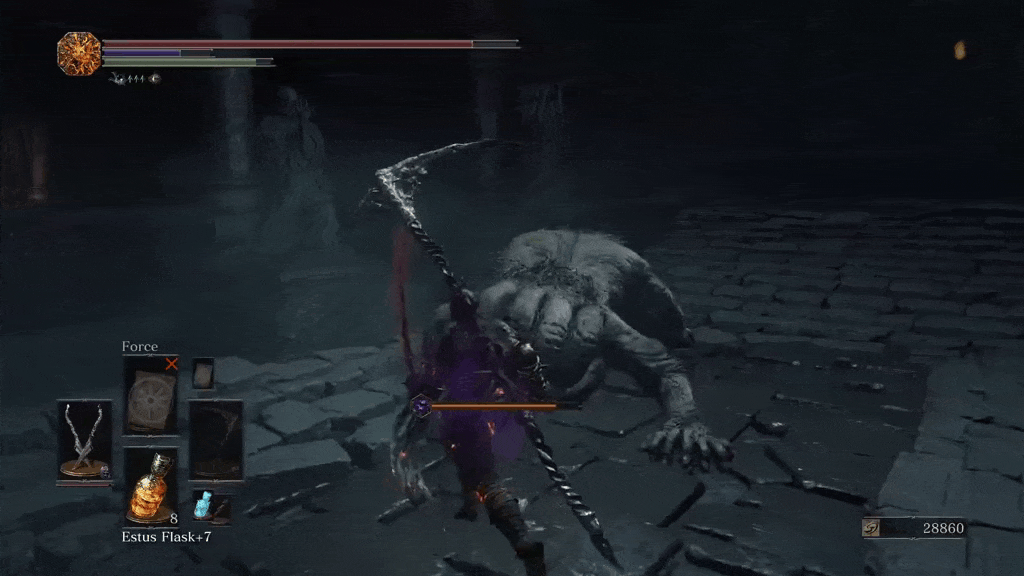This screenshot has width=1024, height=576.
Task: Click the small queued spell scroll slot
Action: [203, 373]
